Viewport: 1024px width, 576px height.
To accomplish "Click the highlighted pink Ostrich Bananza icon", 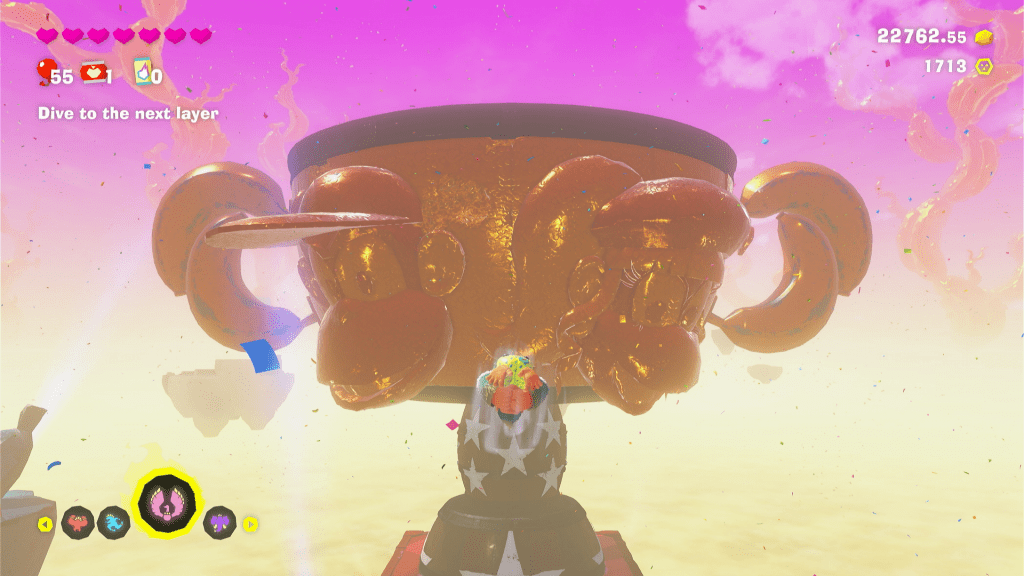I will tap(167, 502).
